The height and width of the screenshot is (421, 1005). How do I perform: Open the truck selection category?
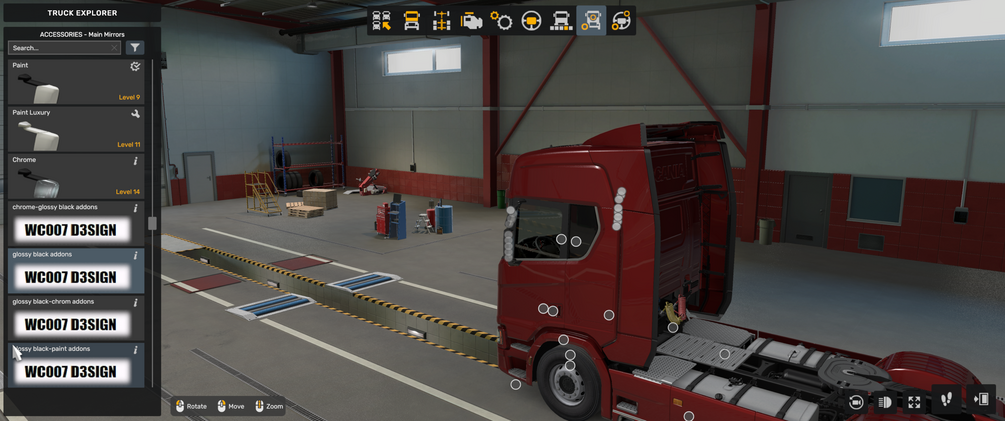(381, 21)
